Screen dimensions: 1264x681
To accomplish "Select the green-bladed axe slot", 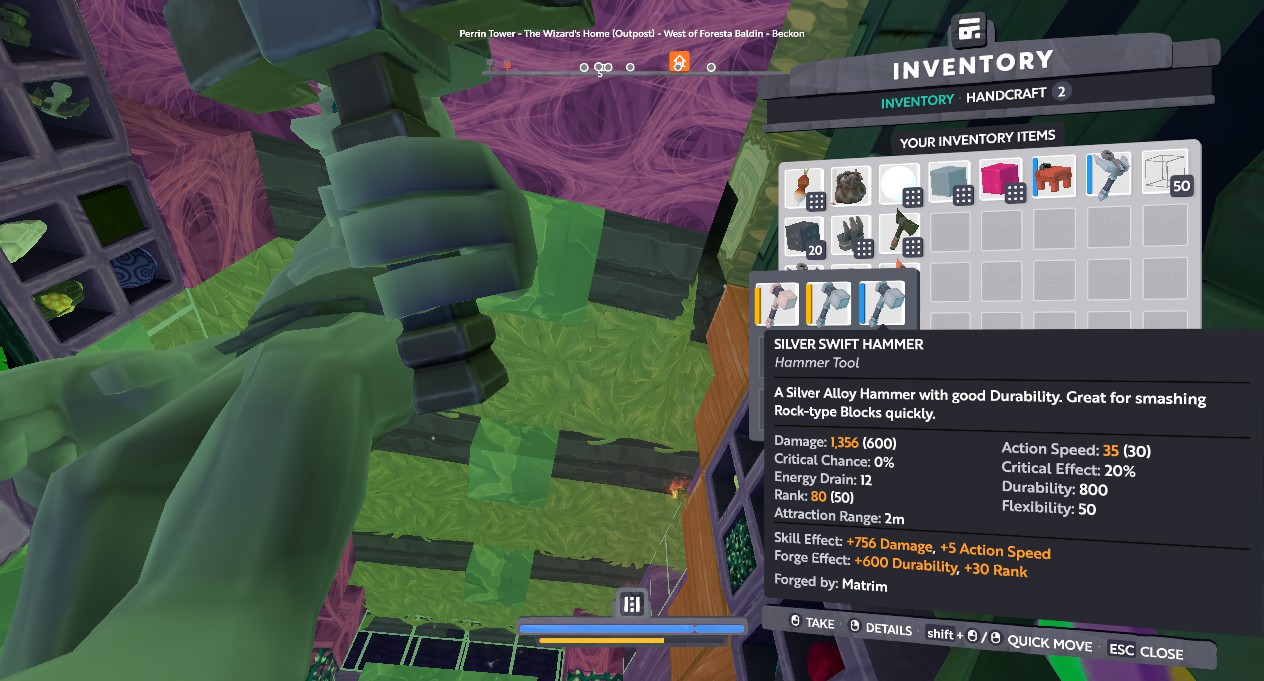I will (903, 234).
